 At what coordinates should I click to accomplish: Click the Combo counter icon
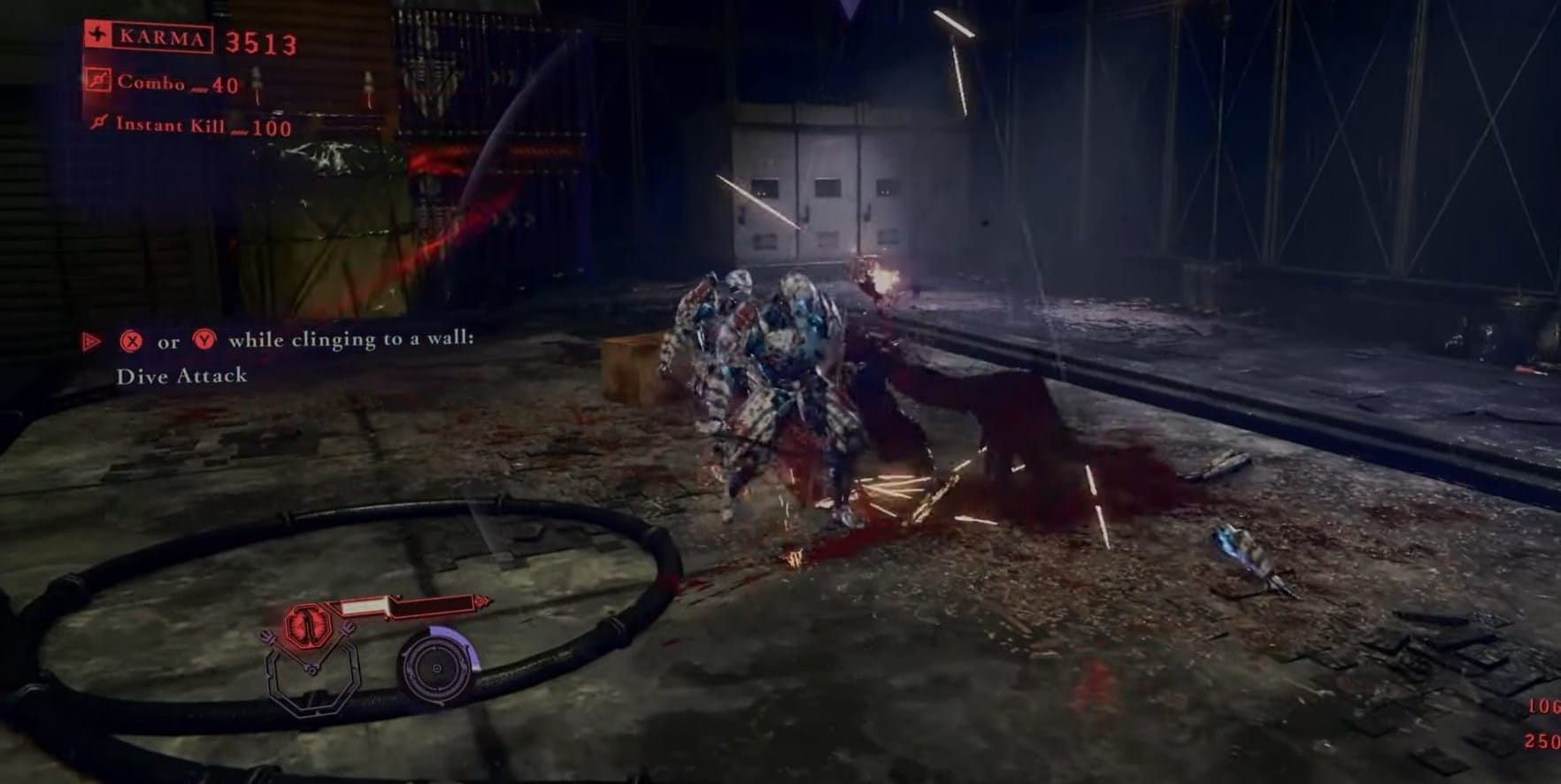tap(98, 81)
